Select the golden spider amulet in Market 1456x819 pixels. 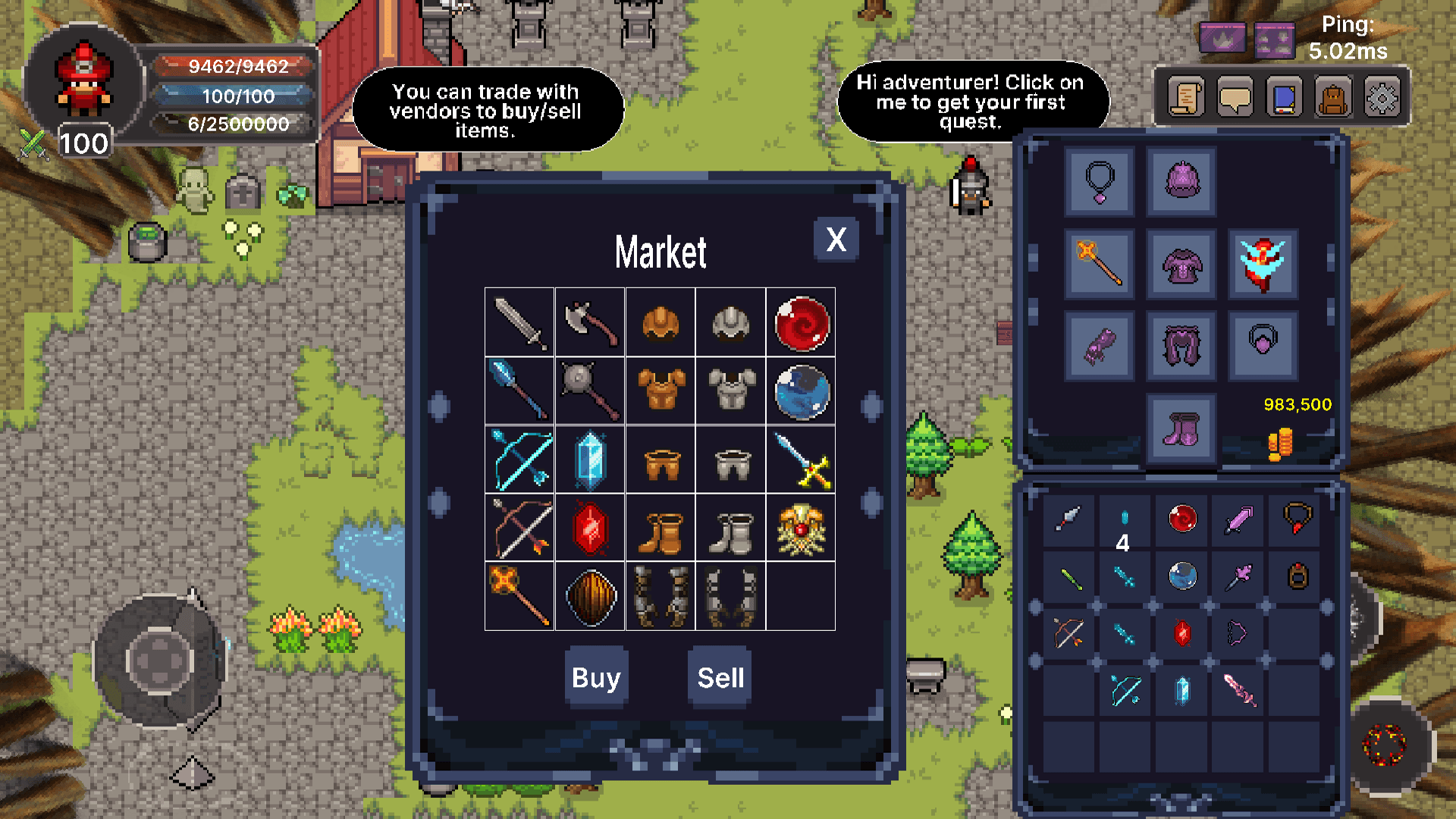[x=802, y=529]
